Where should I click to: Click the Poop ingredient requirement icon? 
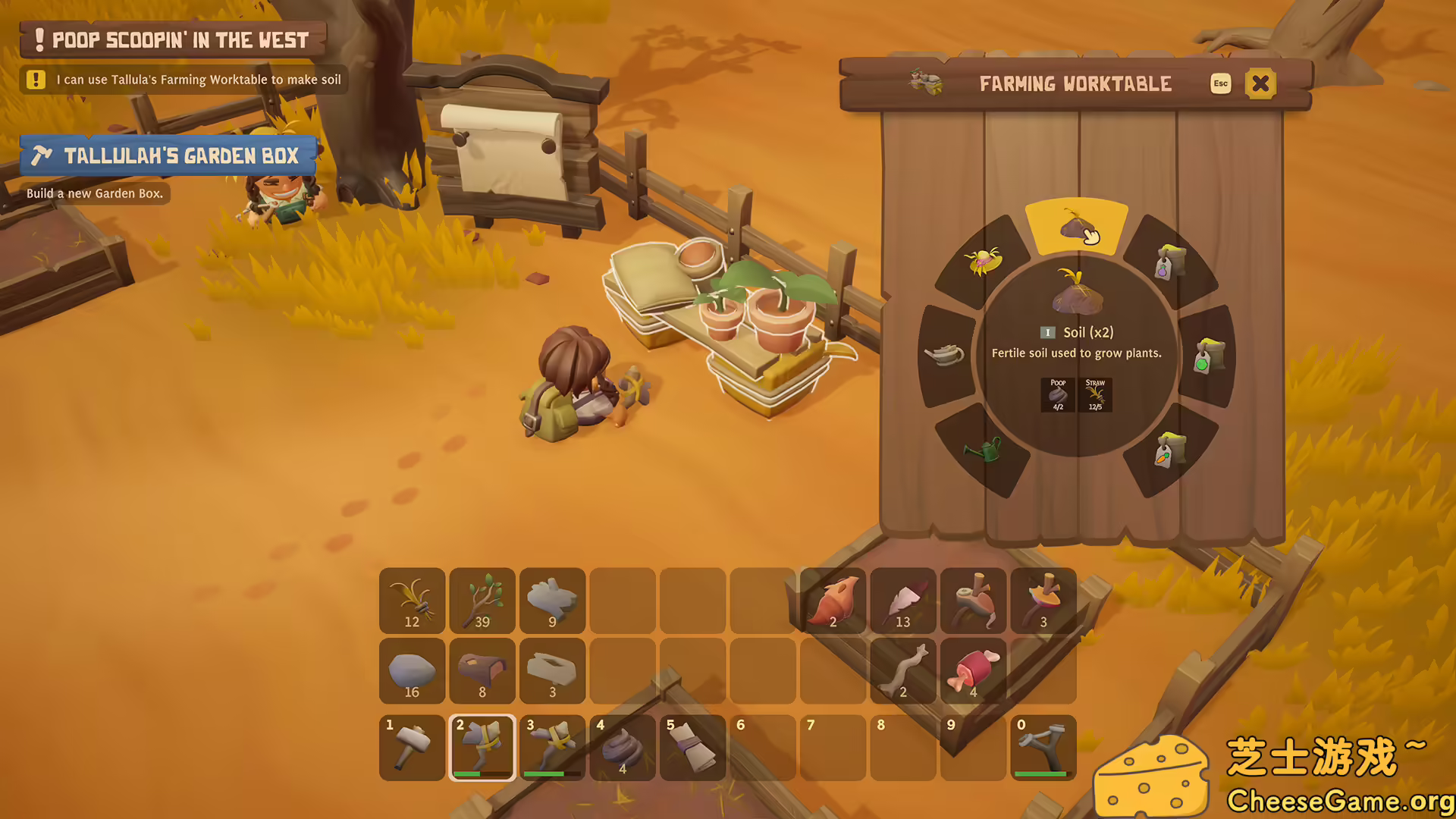1056,395
